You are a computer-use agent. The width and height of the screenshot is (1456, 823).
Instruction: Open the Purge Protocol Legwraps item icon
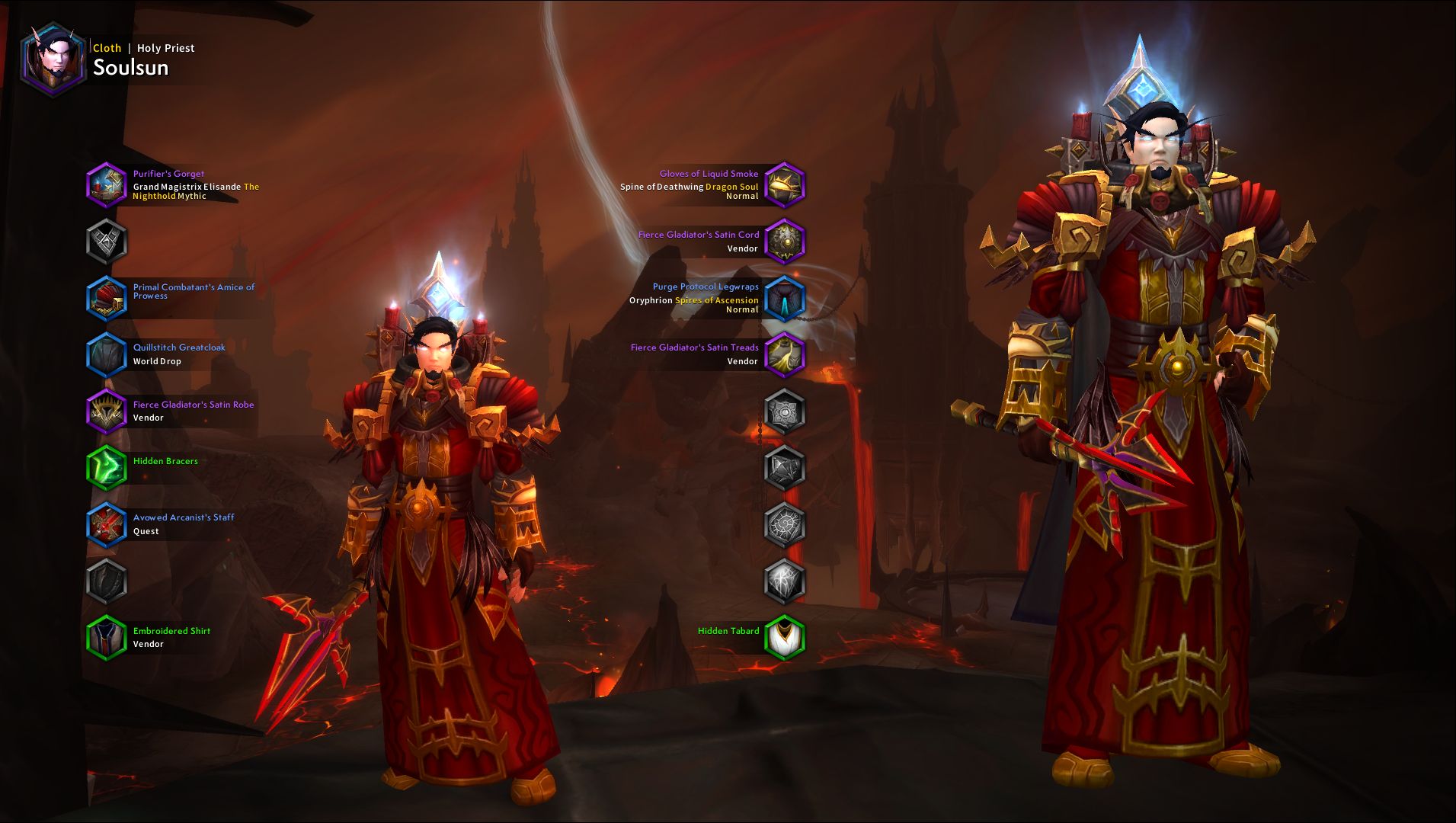[785, 298]
